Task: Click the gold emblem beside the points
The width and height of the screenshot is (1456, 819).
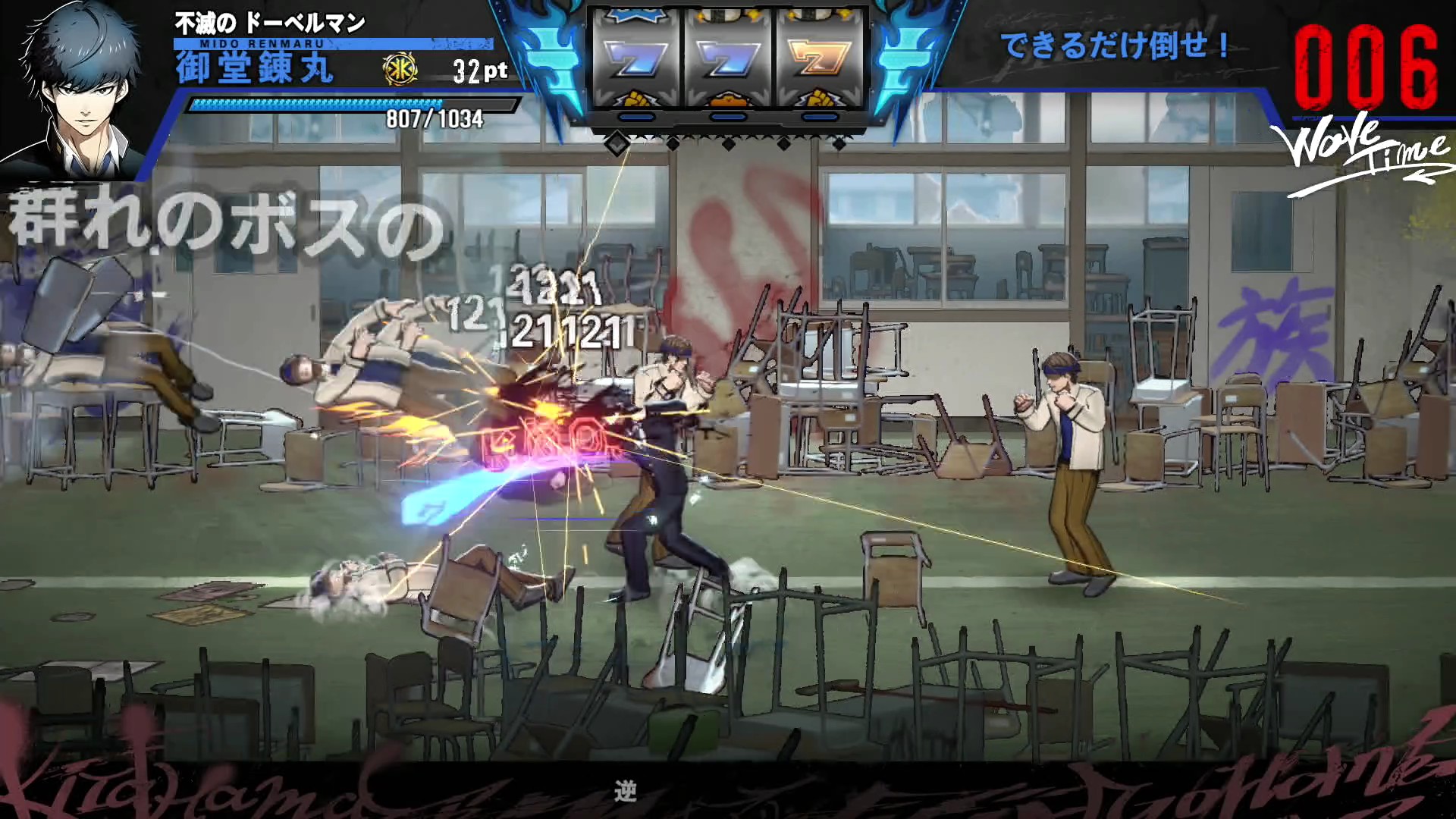Action: (400, 70)
